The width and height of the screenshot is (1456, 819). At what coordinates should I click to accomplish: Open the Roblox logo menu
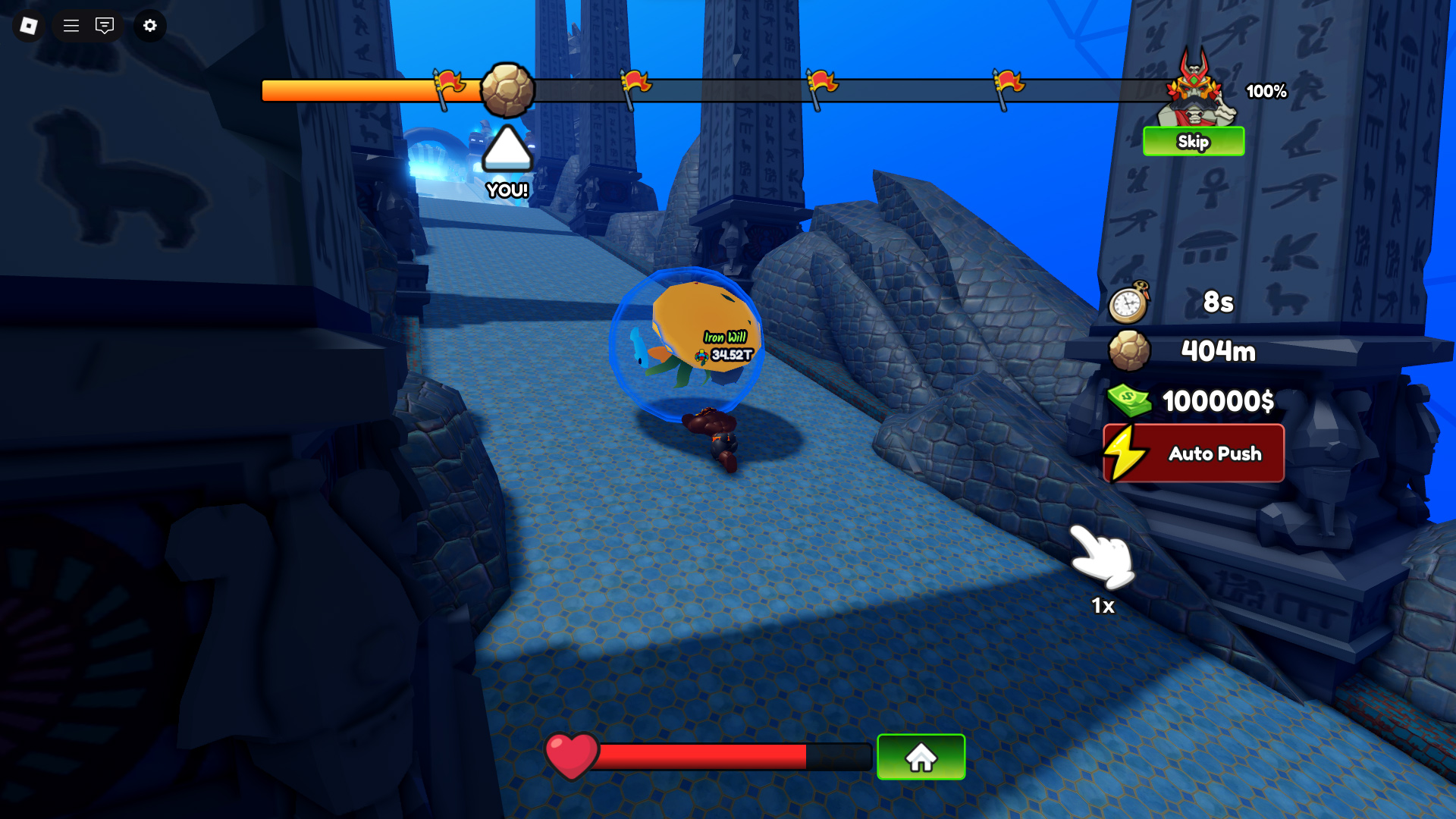coord(29,26)
